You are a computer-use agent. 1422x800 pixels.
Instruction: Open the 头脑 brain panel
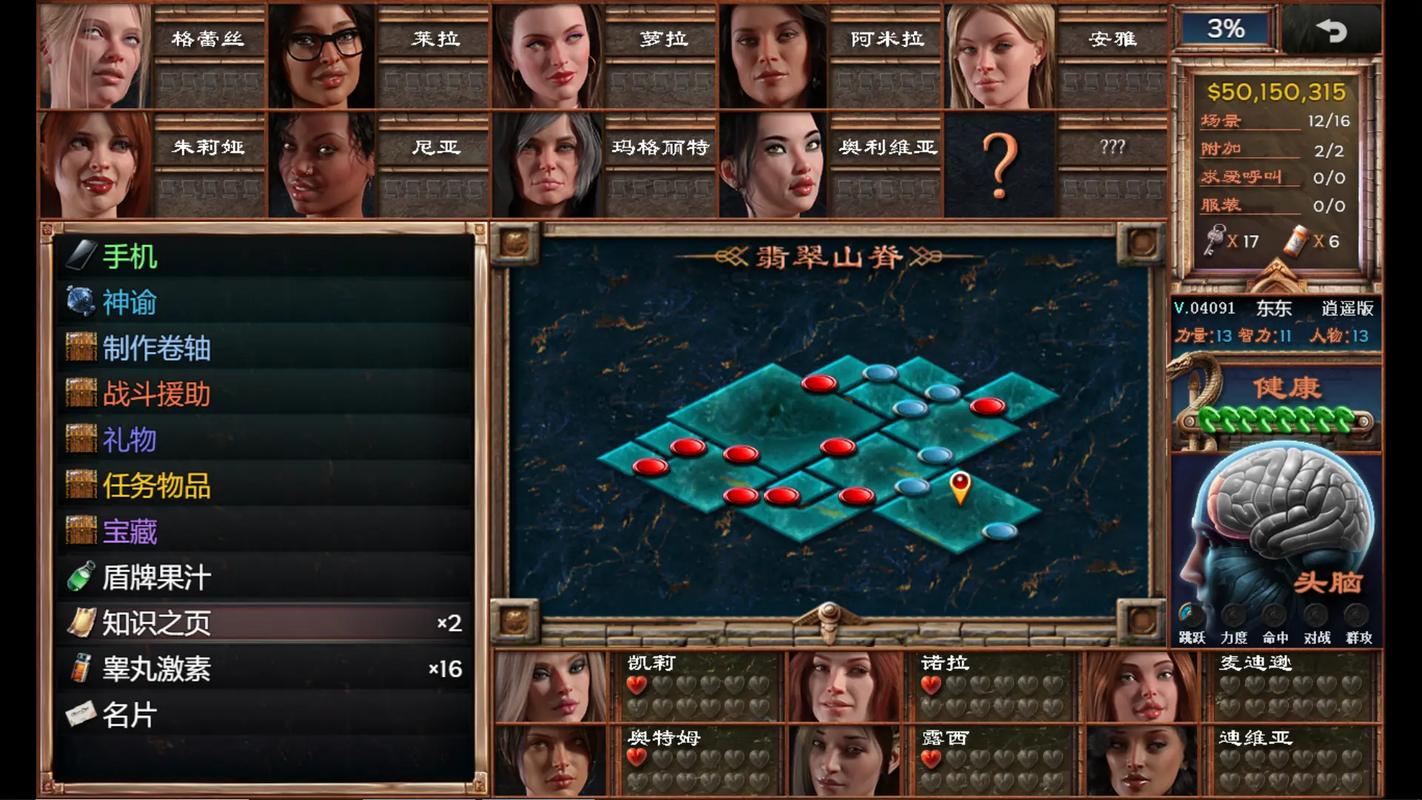[x=1277, y=540]
